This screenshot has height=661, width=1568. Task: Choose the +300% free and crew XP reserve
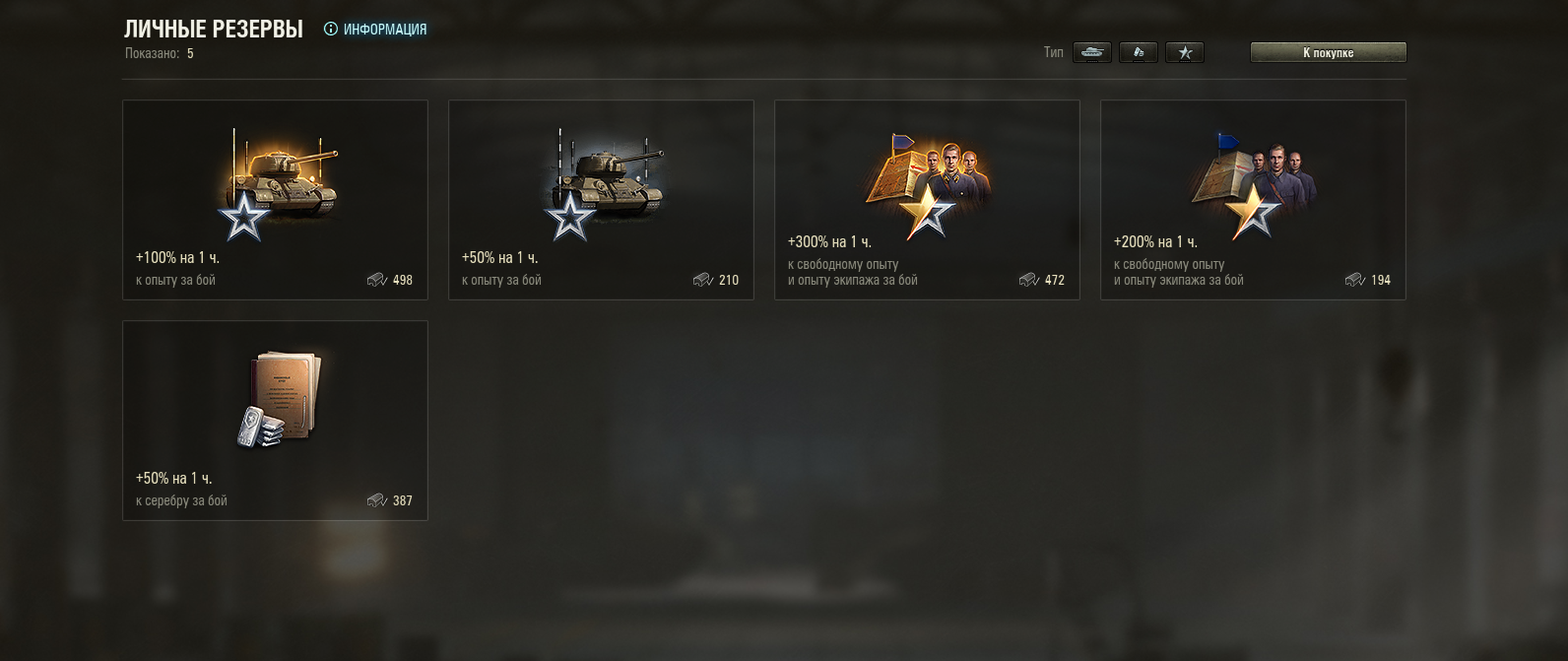pyautogui.click(x=927, y=200)
